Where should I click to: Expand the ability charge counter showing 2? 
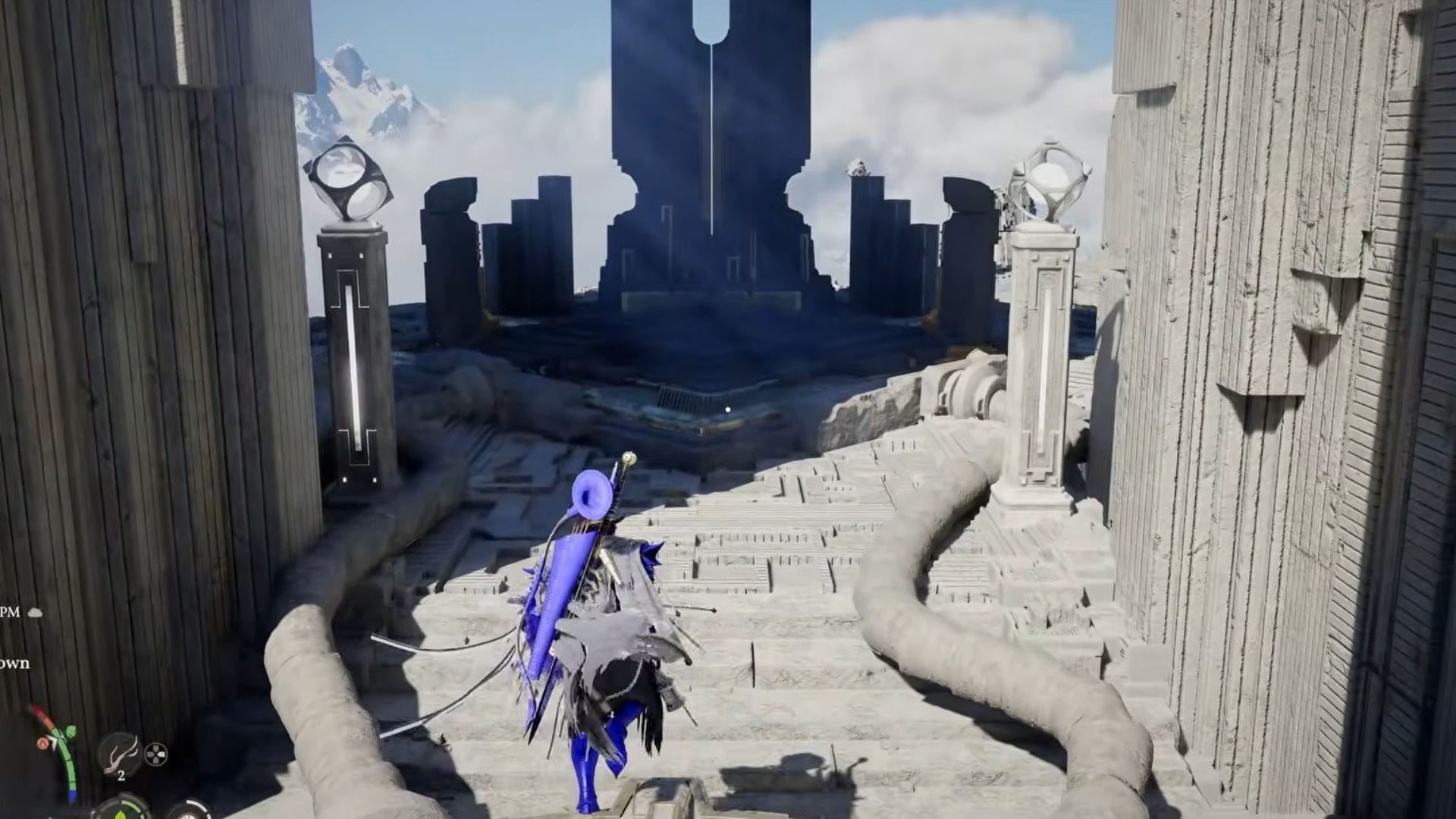pyautogui.click(x=121, y=775)
